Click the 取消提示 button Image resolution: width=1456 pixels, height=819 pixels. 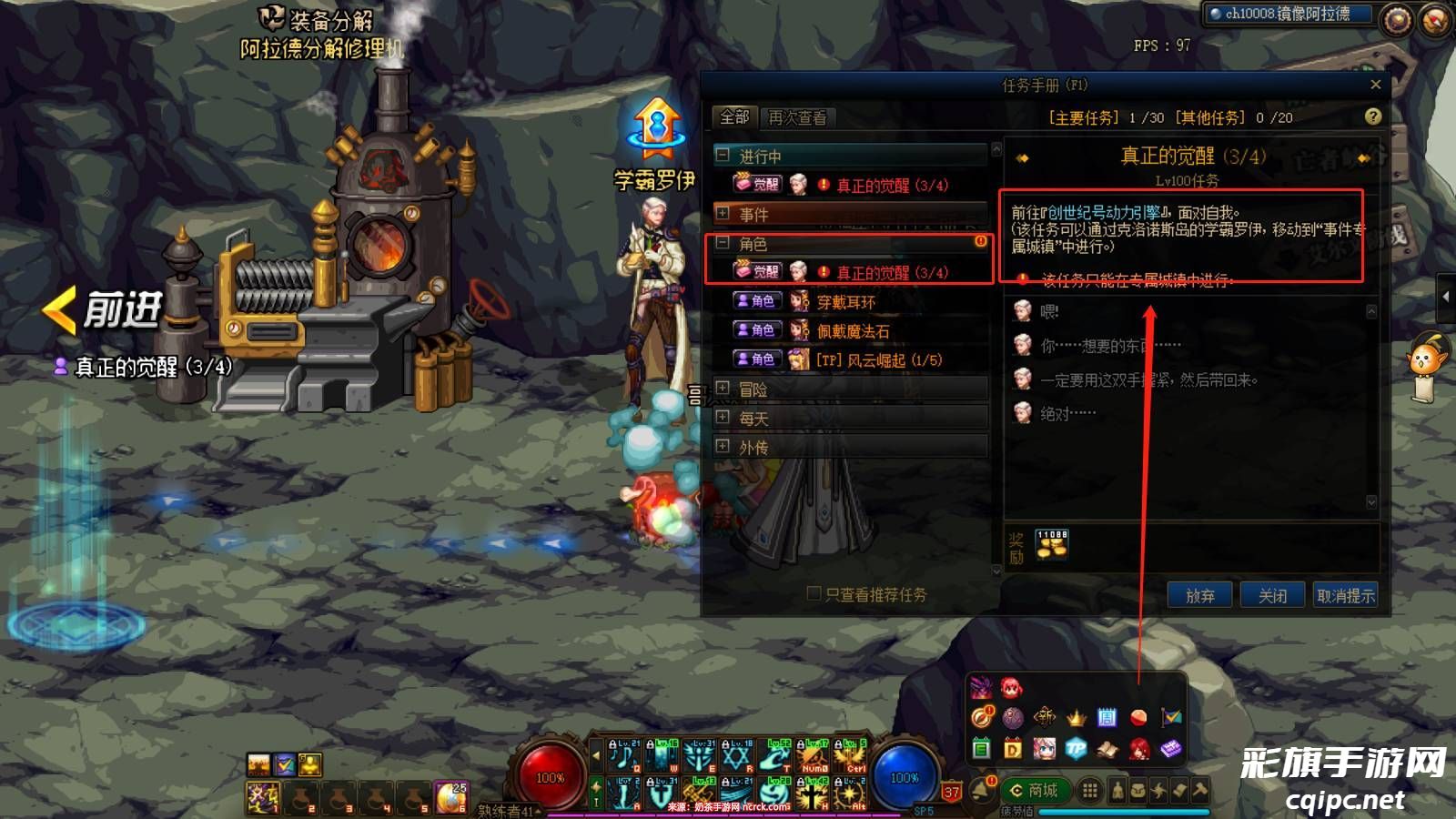tap(1345, 595)
